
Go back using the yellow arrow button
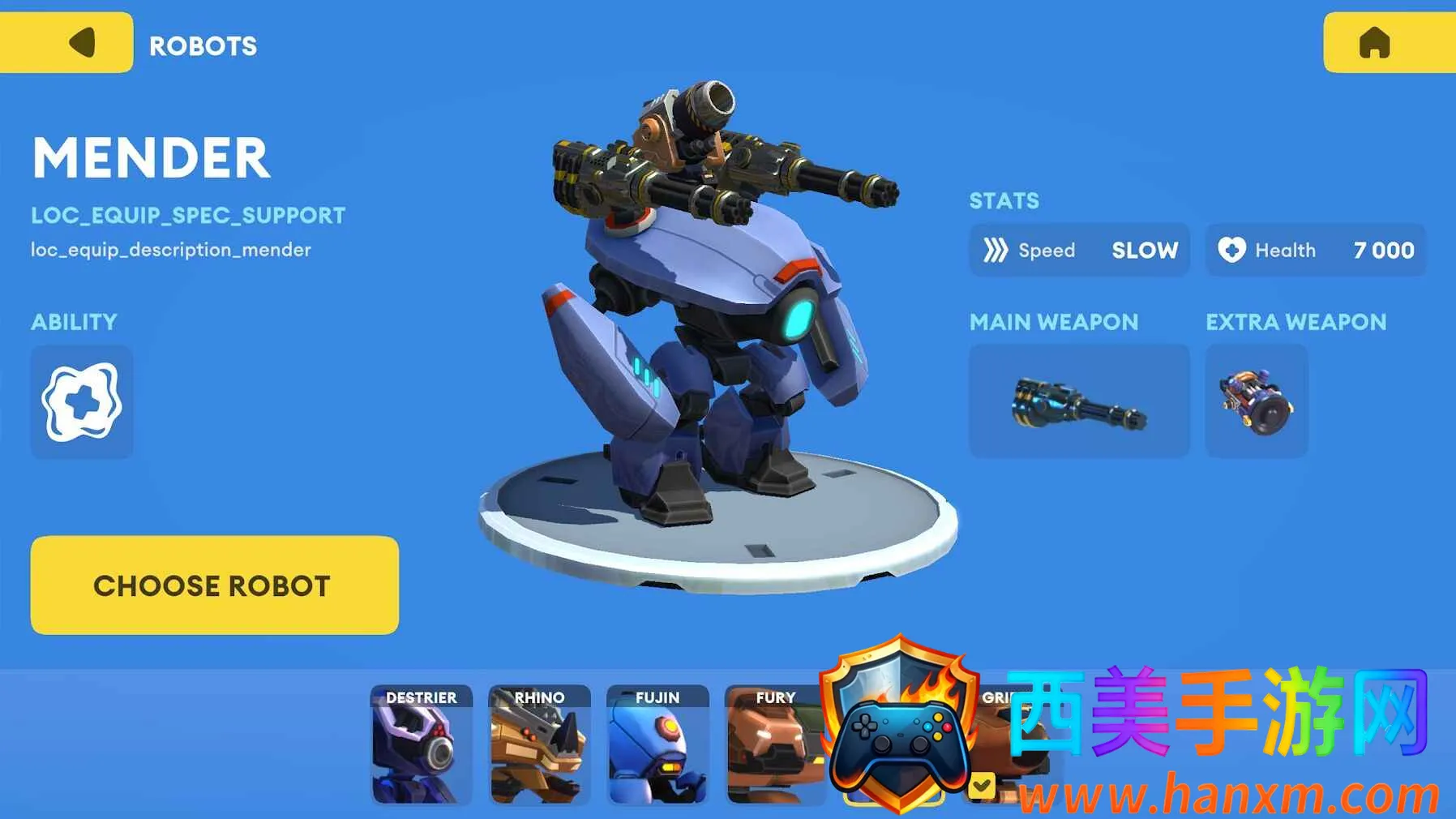66,43
